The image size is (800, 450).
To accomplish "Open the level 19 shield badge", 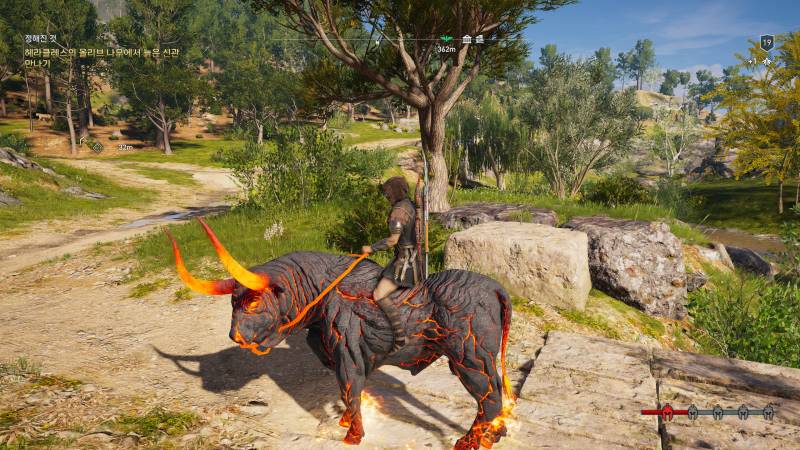I will click(x=766, y=42).
